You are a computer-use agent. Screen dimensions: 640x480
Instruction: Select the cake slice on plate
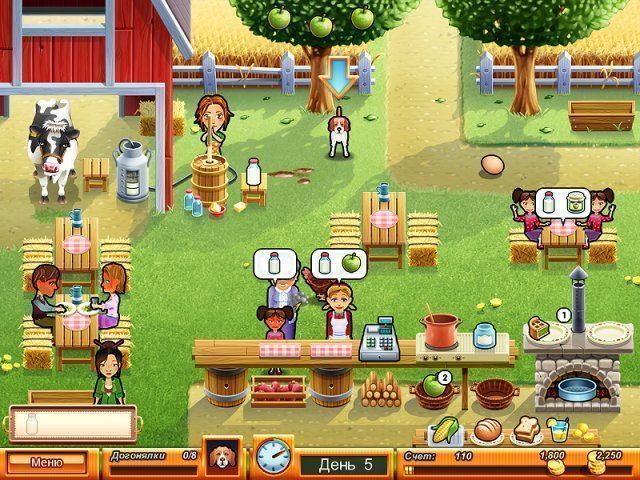point(543,327)
